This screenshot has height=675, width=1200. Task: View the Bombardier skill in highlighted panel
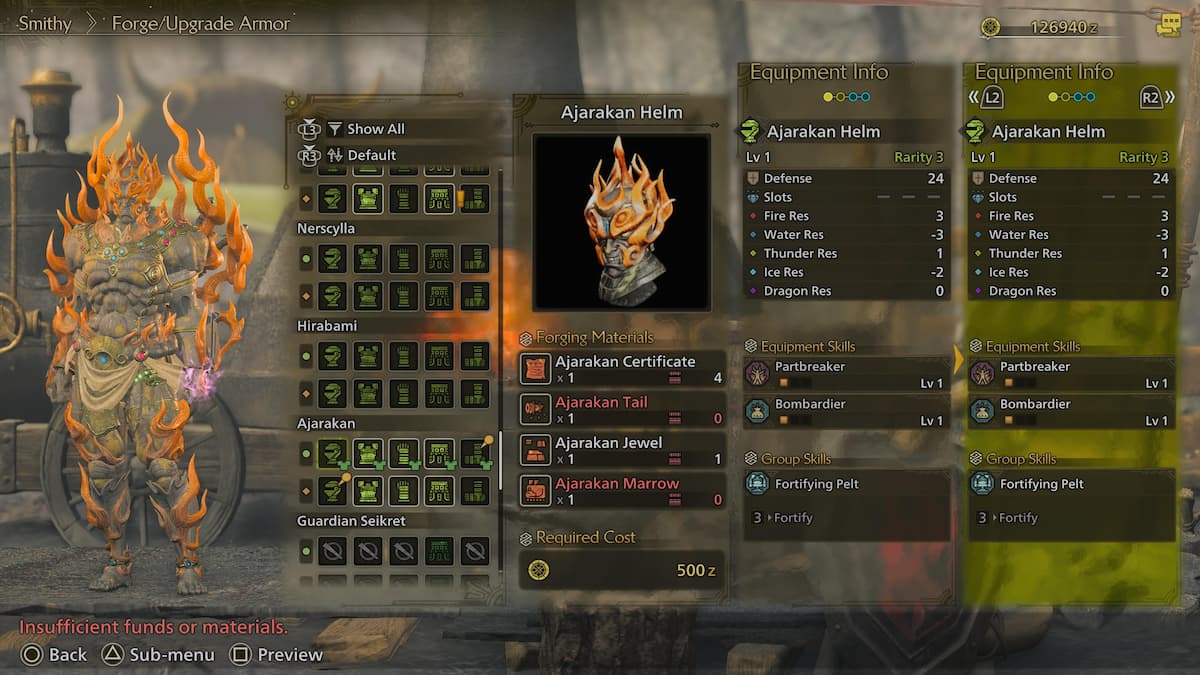click(x=1071, y=412)
